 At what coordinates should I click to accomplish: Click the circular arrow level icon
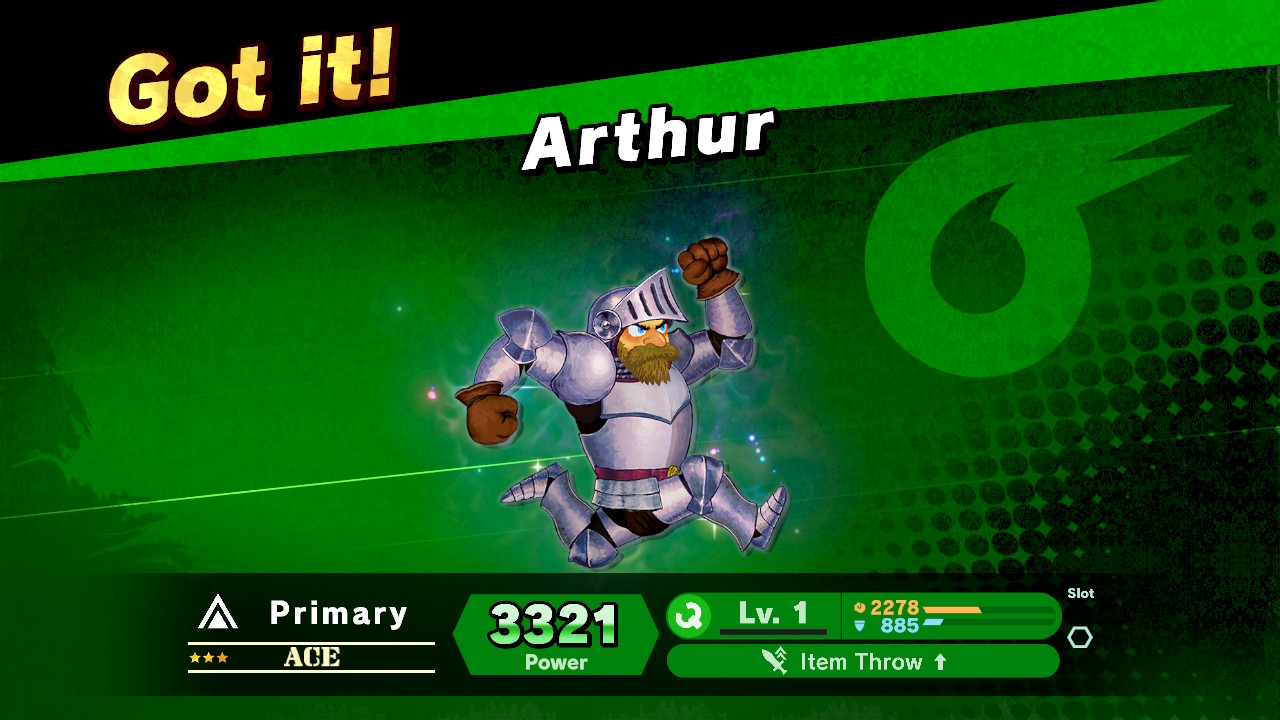pos(688,612)
